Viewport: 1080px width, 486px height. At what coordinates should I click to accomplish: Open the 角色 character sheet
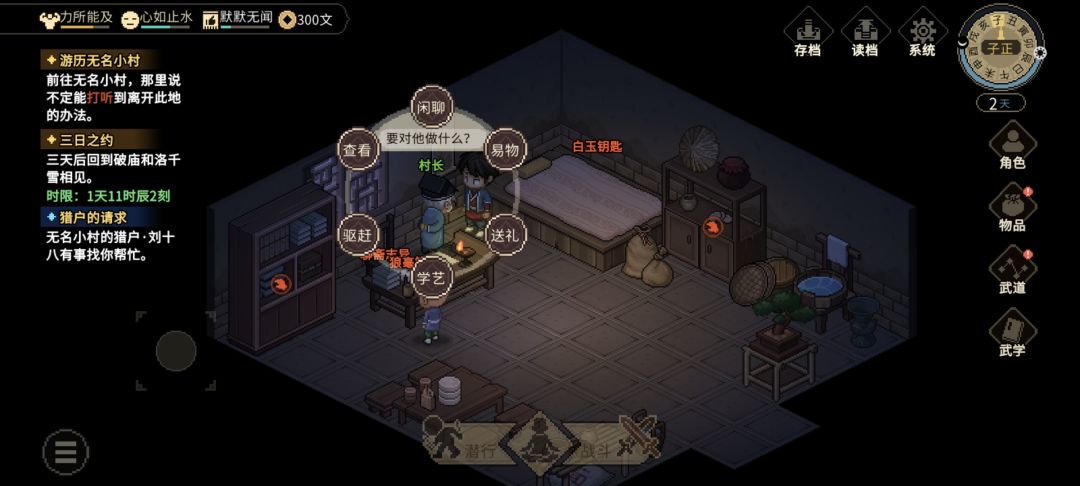click(1012, 143)
